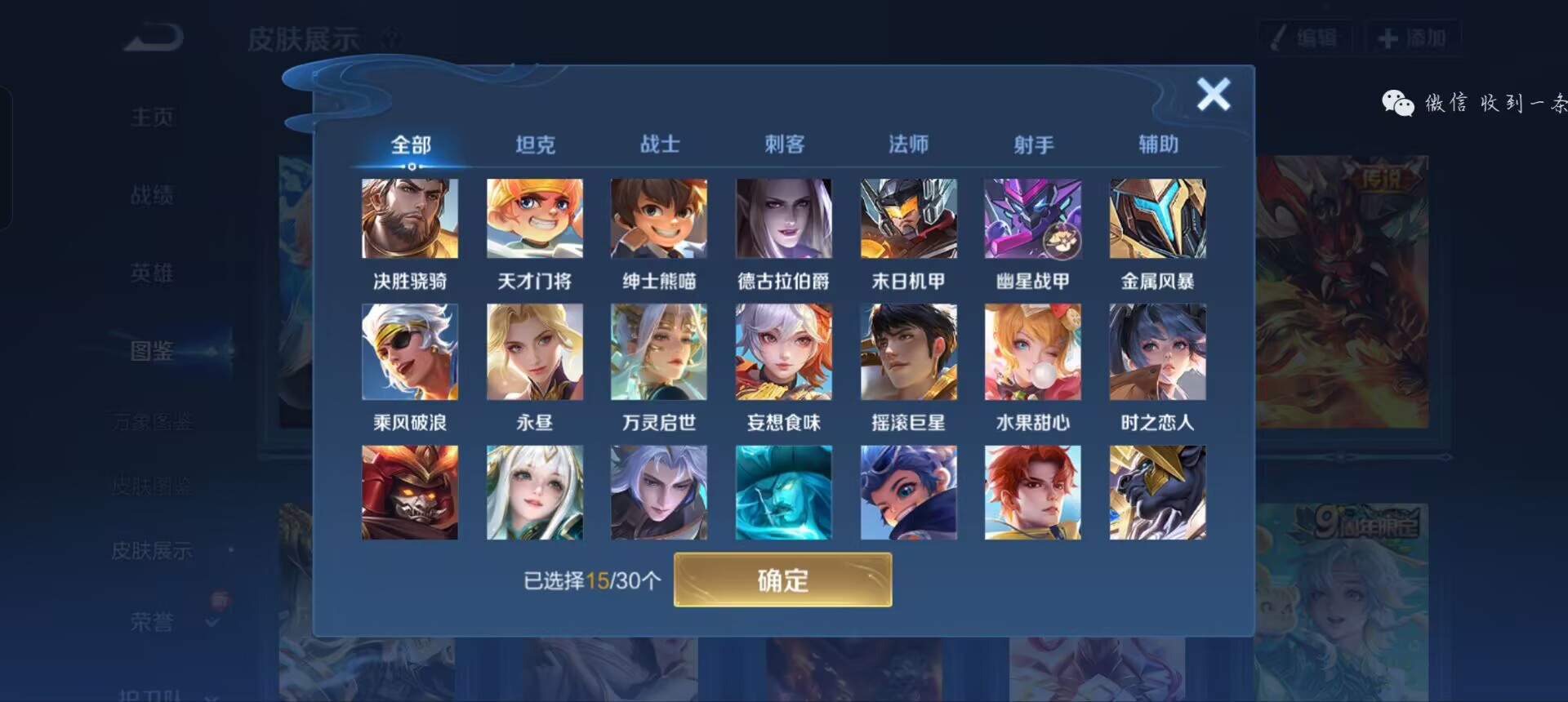Switch to the 法师 tab
Screen dimensions: 1568x702
(909, 144)
